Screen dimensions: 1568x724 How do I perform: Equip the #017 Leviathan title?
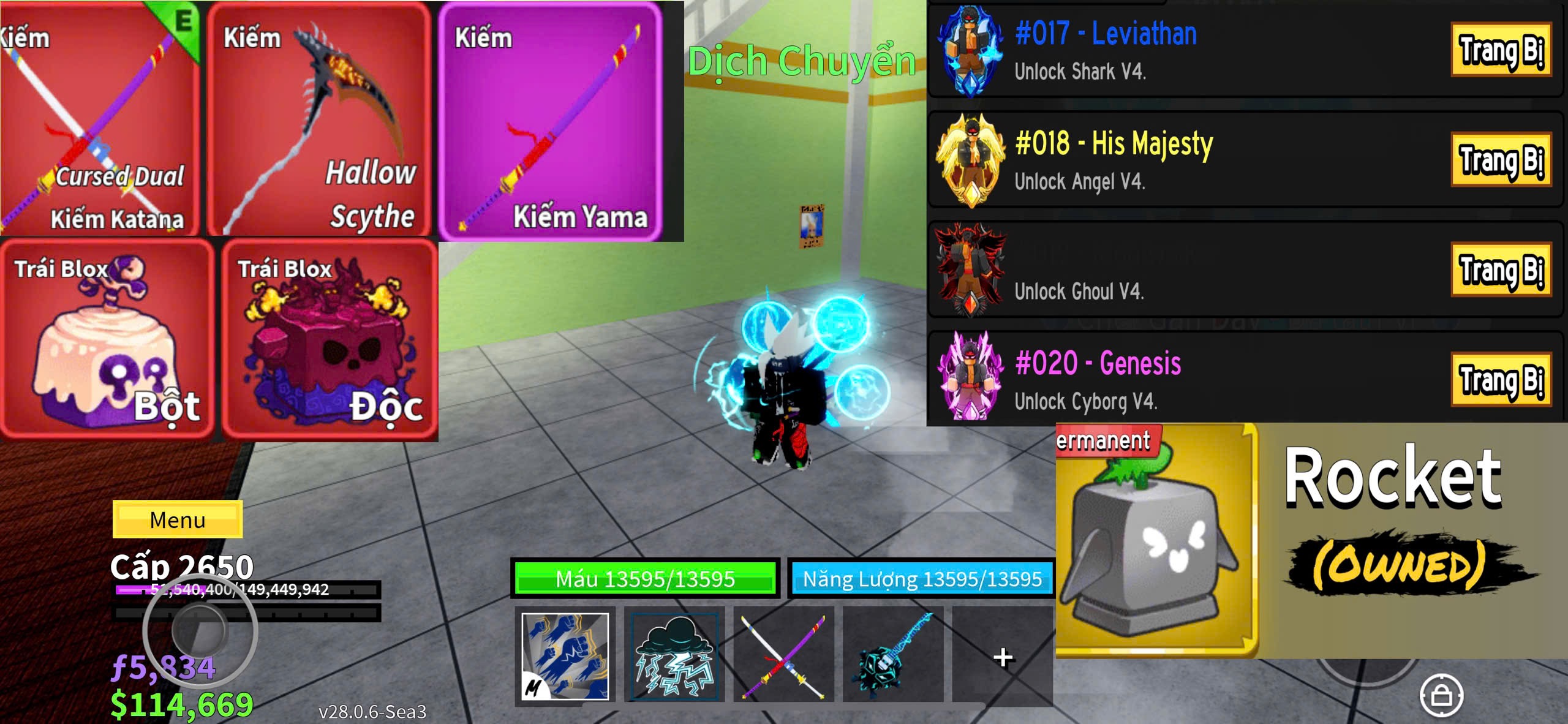coord(1500,50)
